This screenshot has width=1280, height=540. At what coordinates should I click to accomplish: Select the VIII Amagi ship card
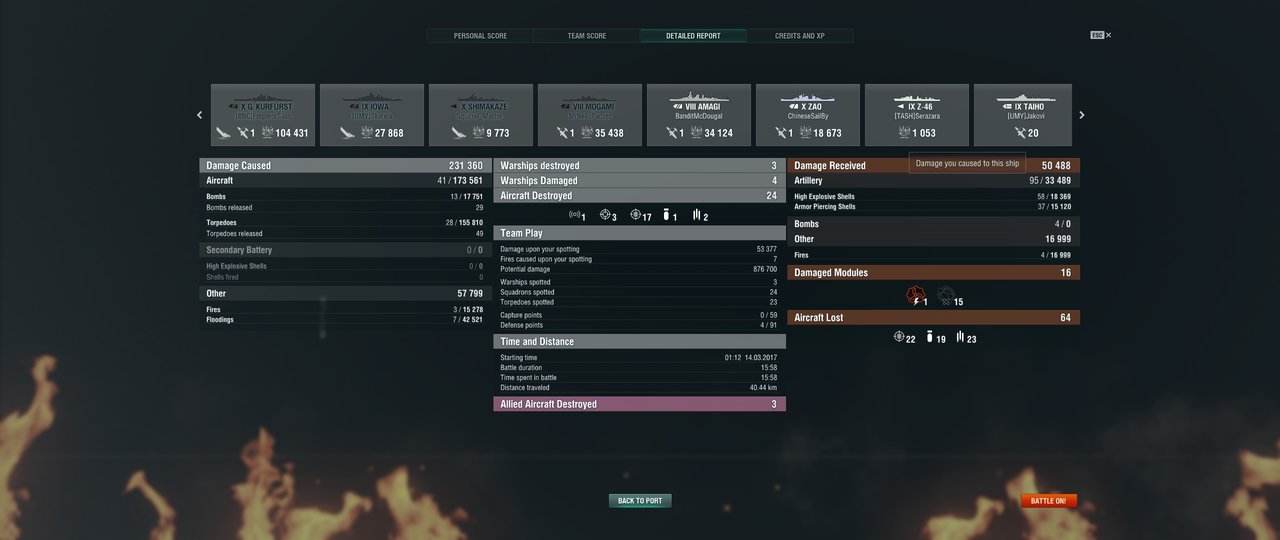[699, 115]
